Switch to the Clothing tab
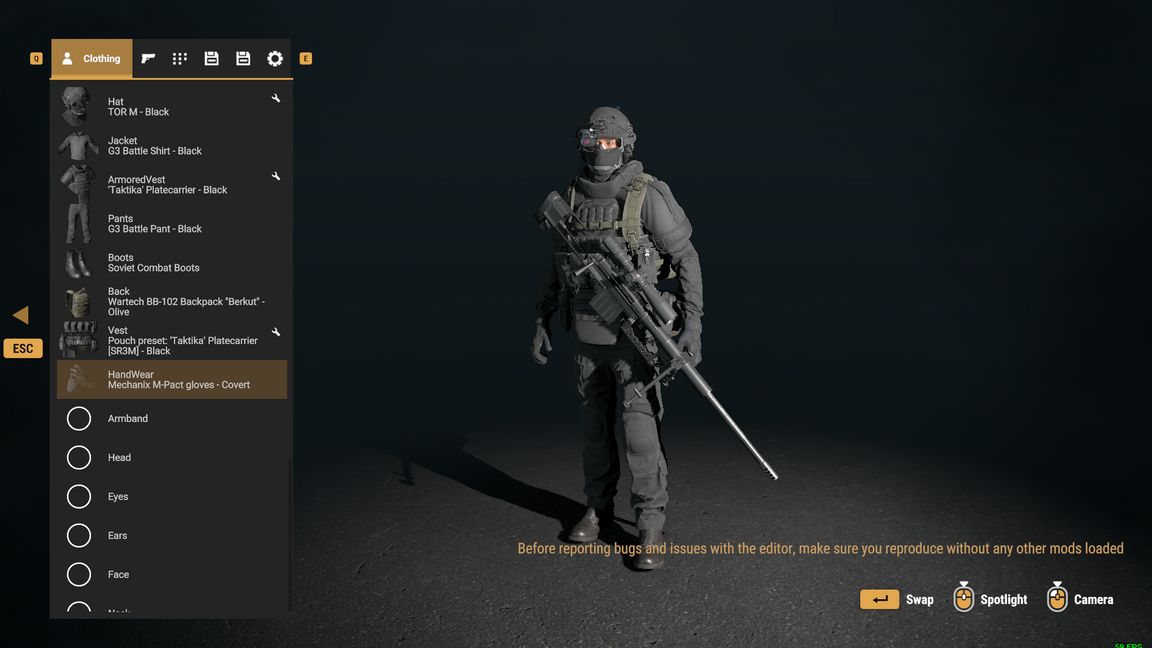The image size is (1152, 648). tap(91, 59)
